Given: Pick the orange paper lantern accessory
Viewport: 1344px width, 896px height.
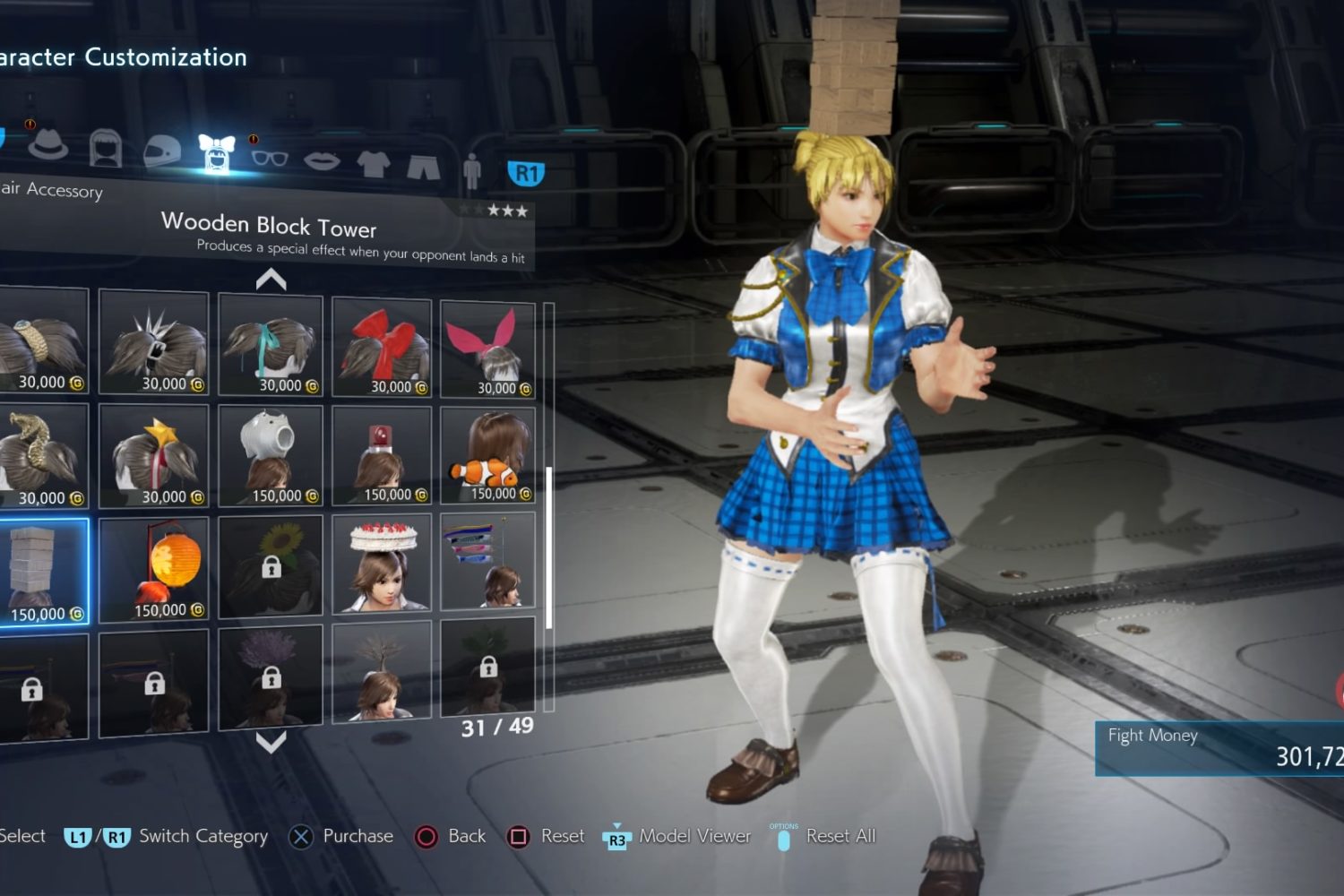Looking at the screenshot, I should point(153,570).
